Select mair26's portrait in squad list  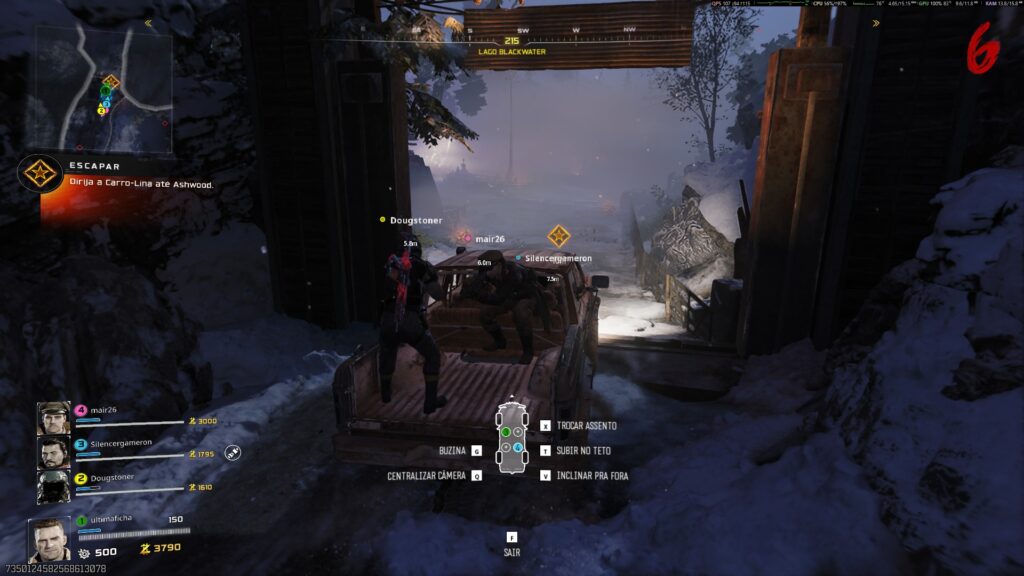tap(54, 418)
